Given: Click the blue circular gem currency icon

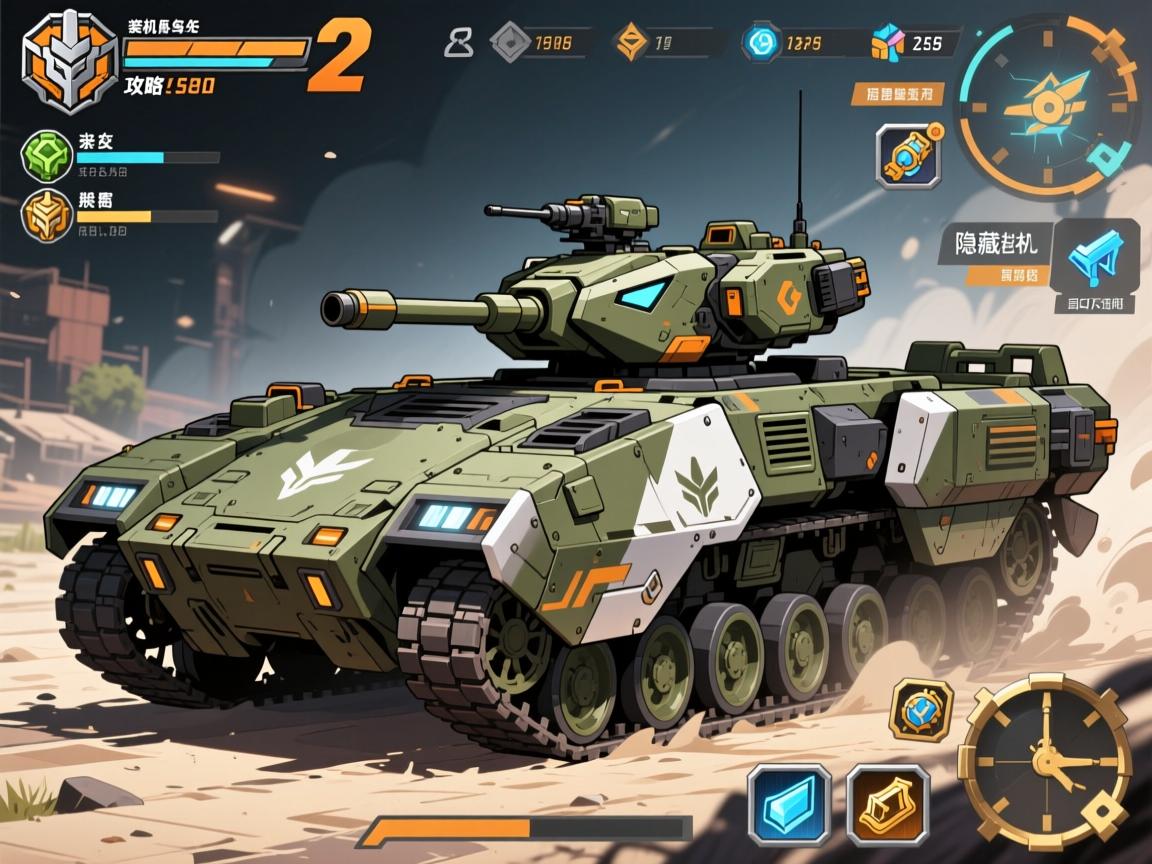Looking at the screenshot, I should click(x=760, y=43).
